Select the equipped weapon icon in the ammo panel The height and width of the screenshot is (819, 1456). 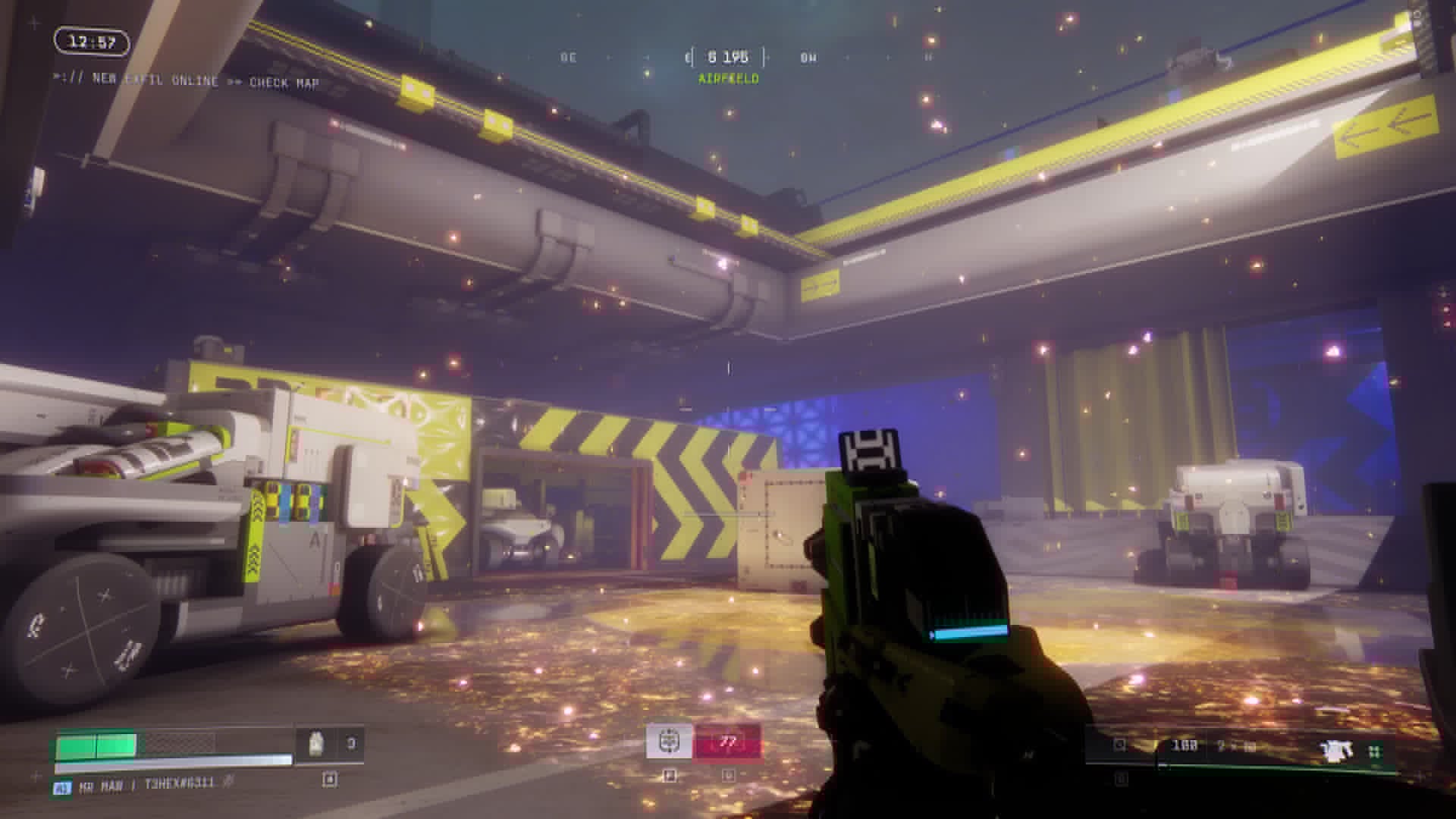(1336, 751)
